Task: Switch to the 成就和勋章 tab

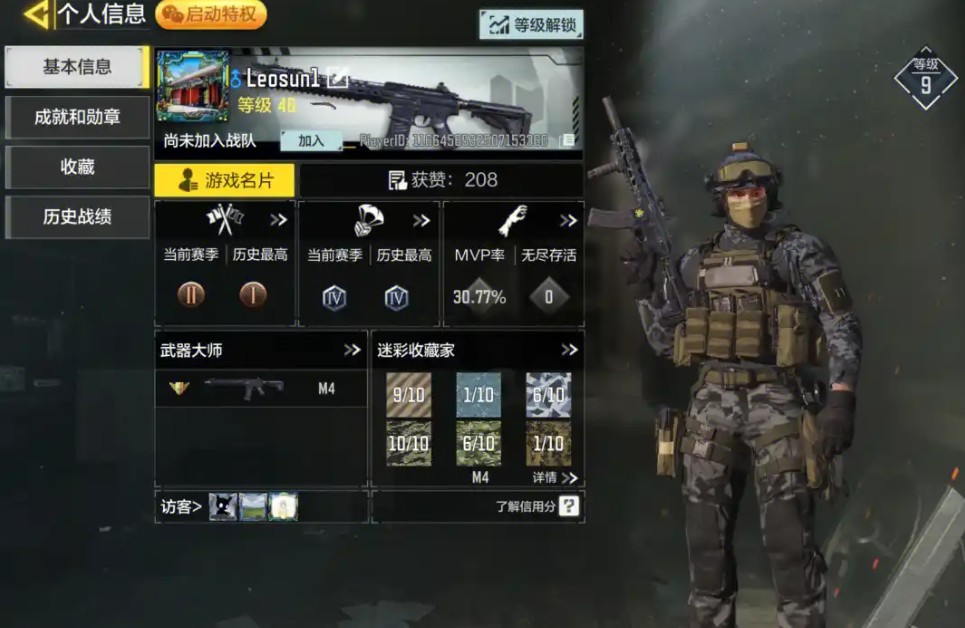Action: click(77, 117)
